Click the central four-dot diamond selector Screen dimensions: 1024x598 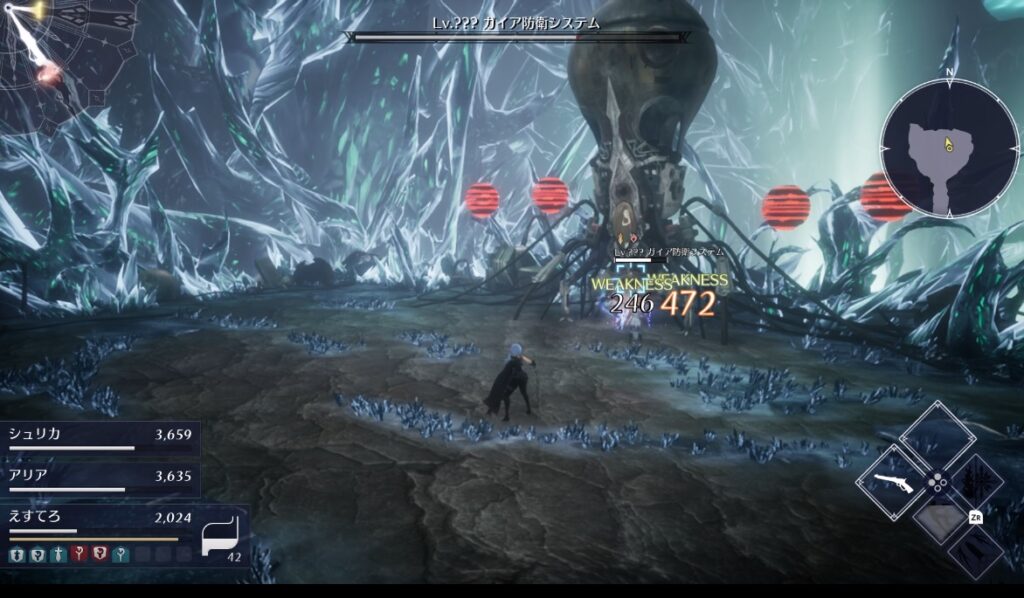pos(937,482)
